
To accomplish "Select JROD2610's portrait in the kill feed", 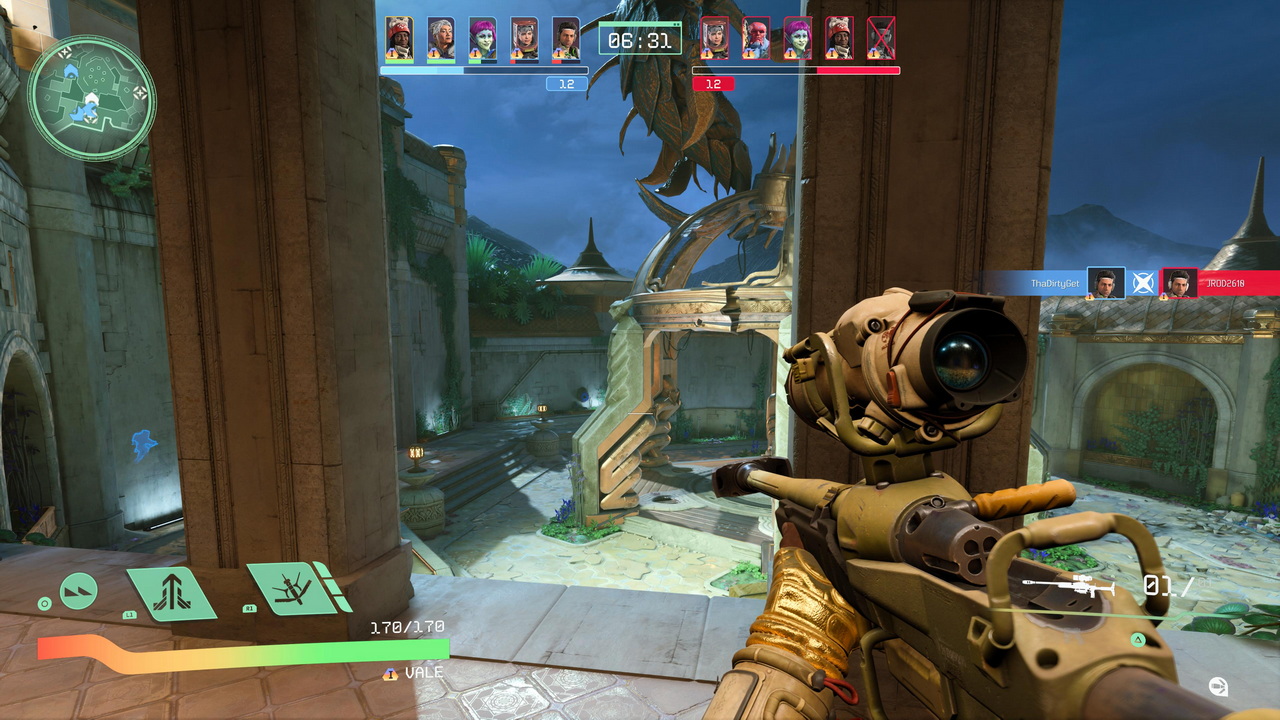I will coord(1180,283).
